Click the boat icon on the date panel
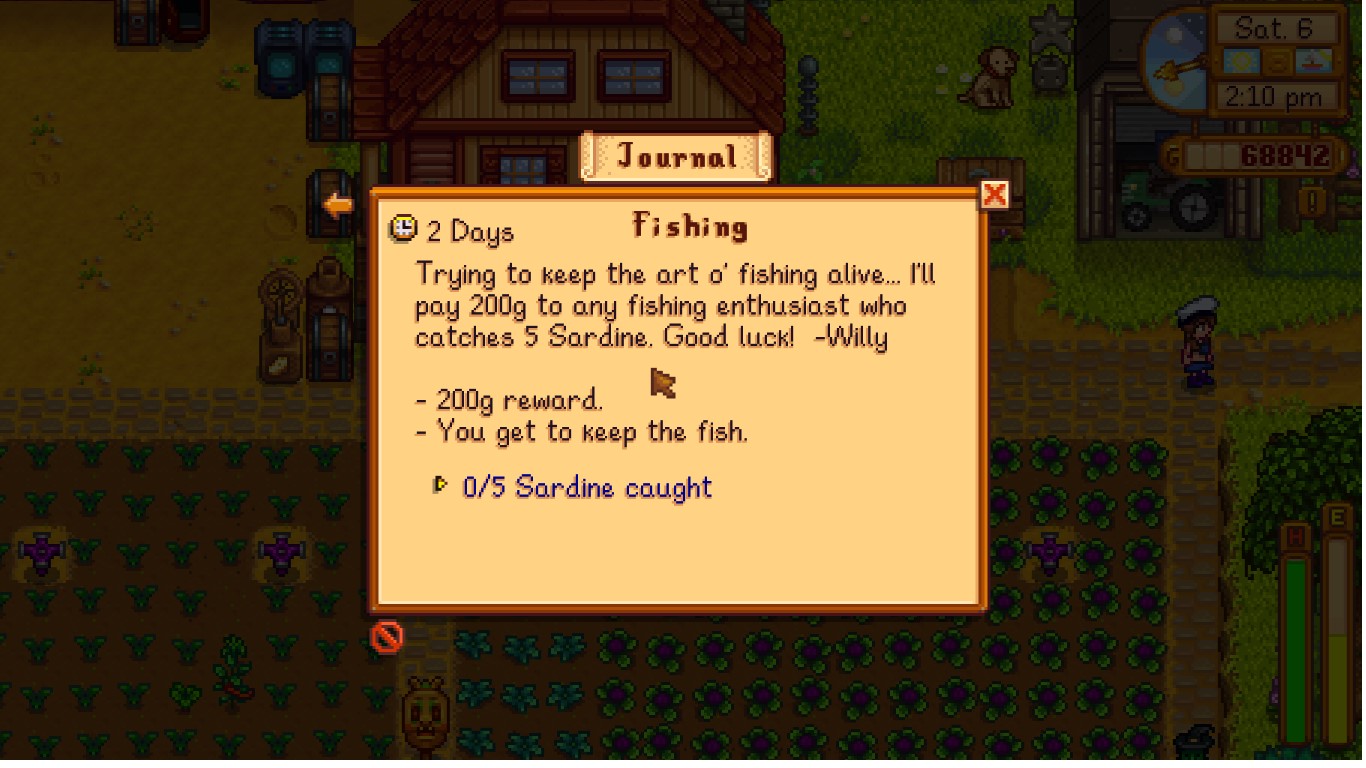 [x=1313, y=60]
